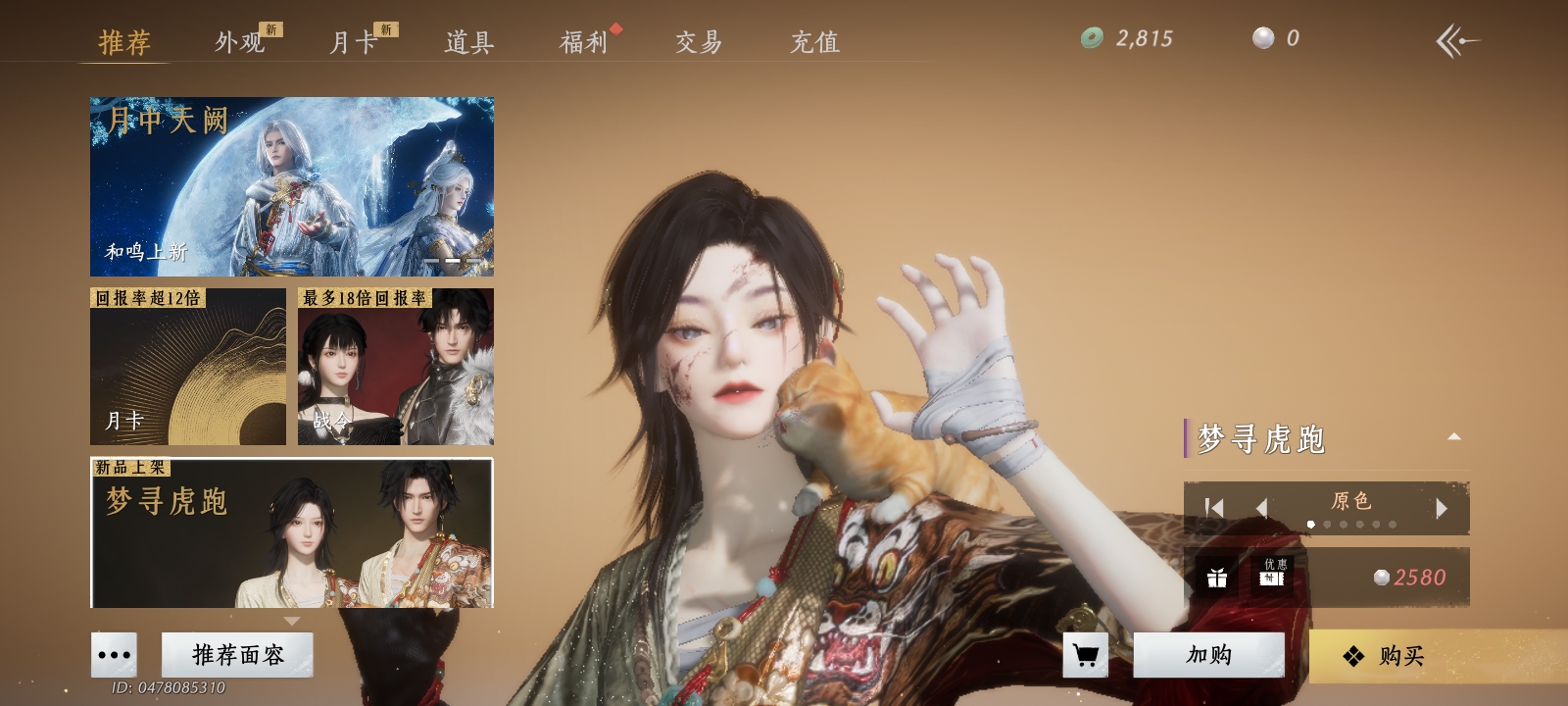Open the 福利 welfare tab
1568x706 pixels.
point(584,42)
